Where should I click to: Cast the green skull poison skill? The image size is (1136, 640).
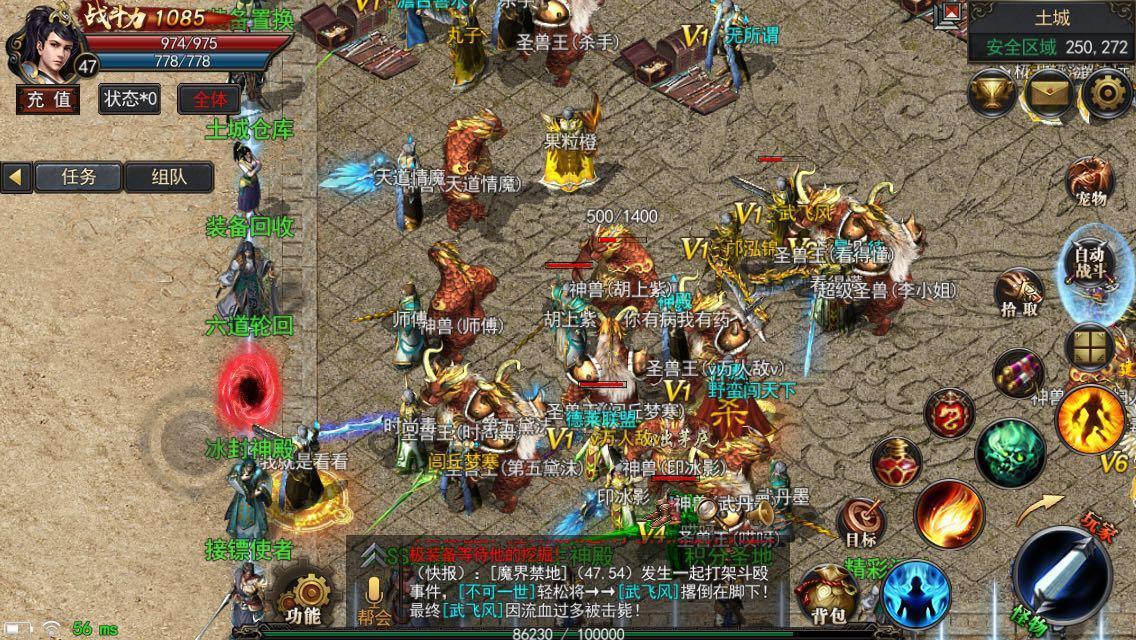1010,454
